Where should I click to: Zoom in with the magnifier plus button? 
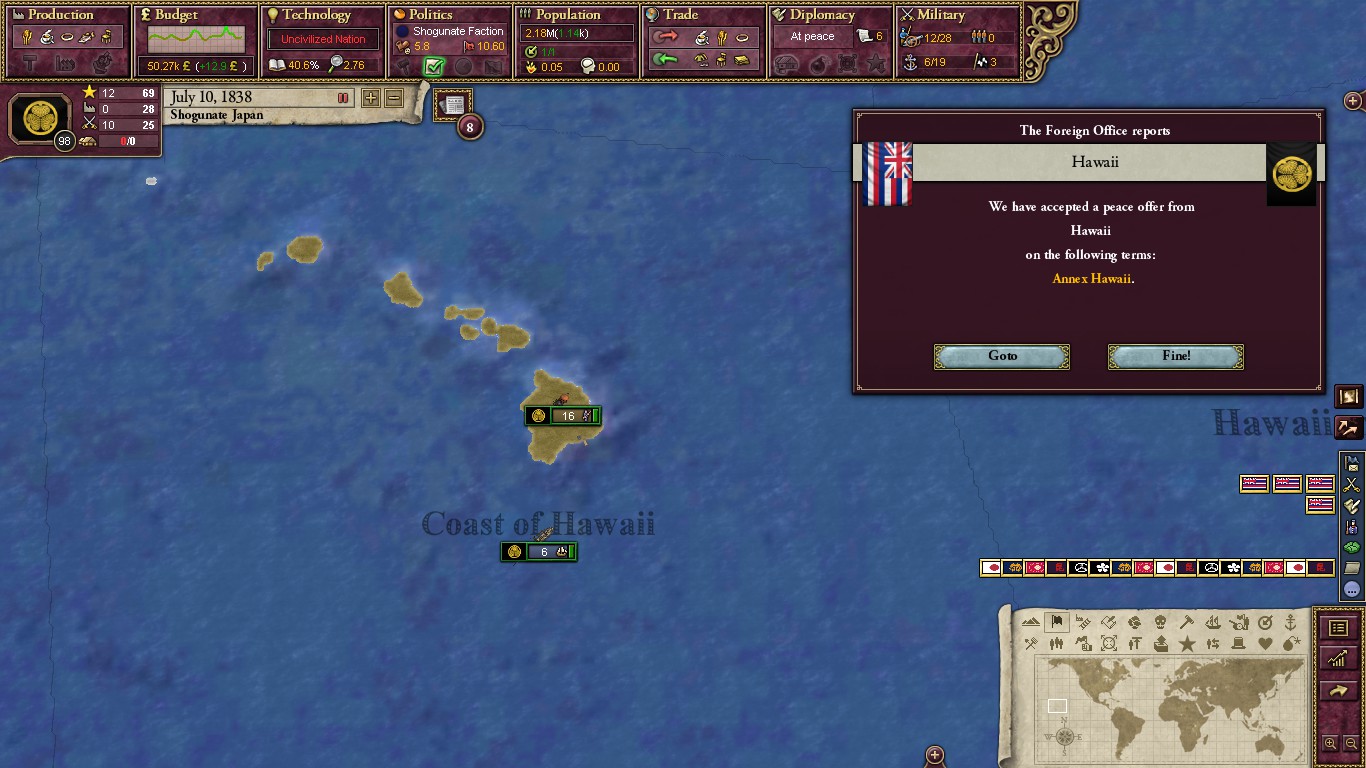click(1330, 743)
